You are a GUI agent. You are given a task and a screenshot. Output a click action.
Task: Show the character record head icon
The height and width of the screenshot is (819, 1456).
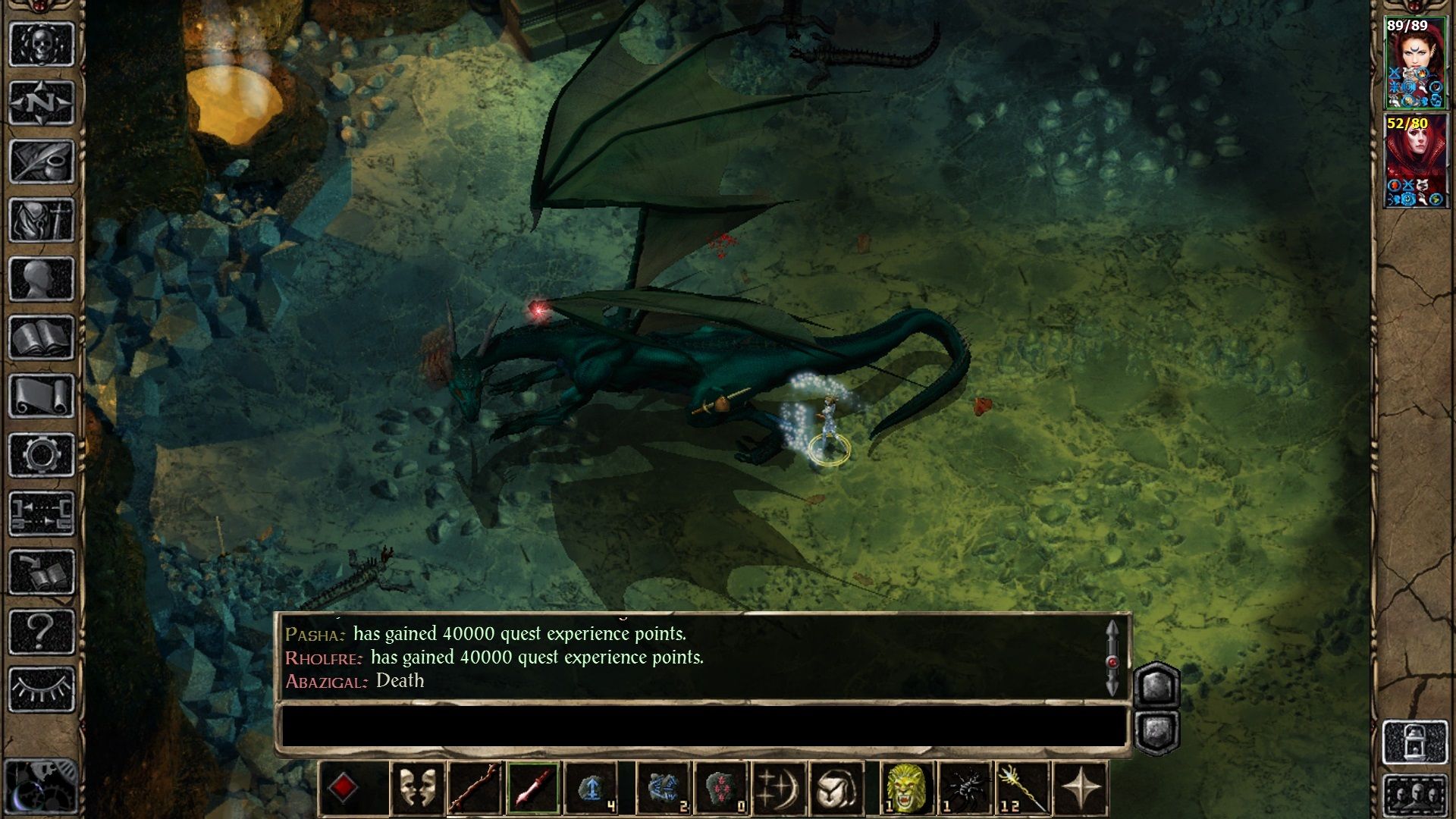point(42,278)
